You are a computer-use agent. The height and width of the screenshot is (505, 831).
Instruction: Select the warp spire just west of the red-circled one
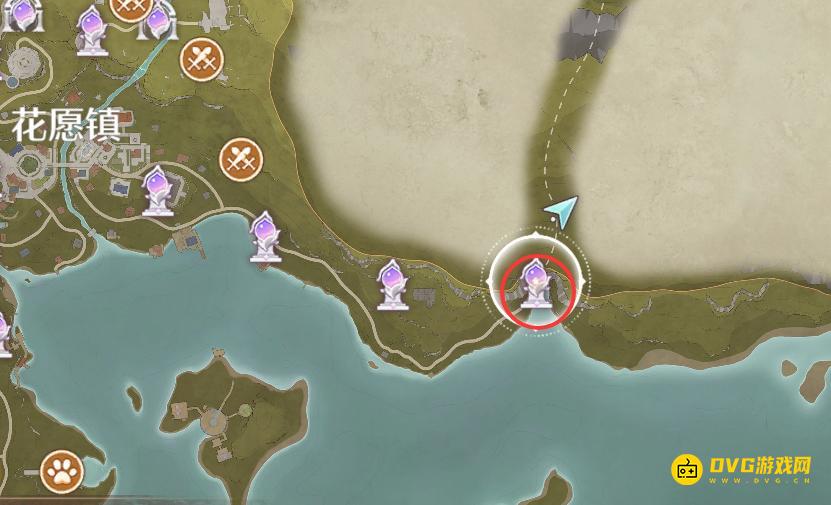(x=392, y=284)
